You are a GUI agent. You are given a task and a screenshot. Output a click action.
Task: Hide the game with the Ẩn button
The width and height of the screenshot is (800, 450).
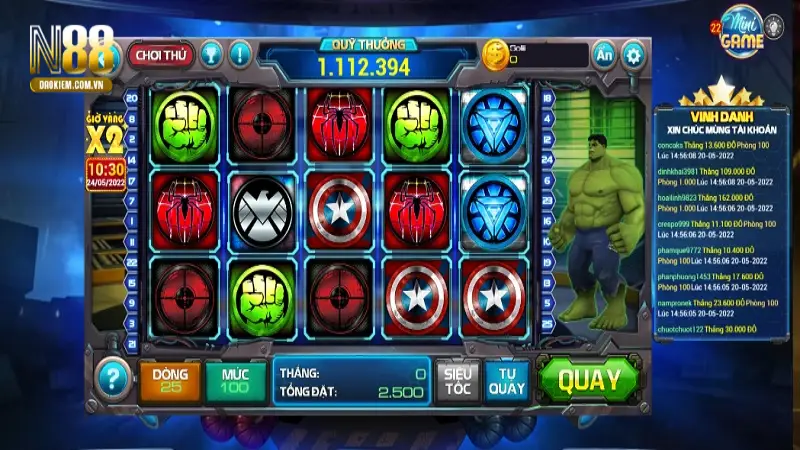point(603,54)
